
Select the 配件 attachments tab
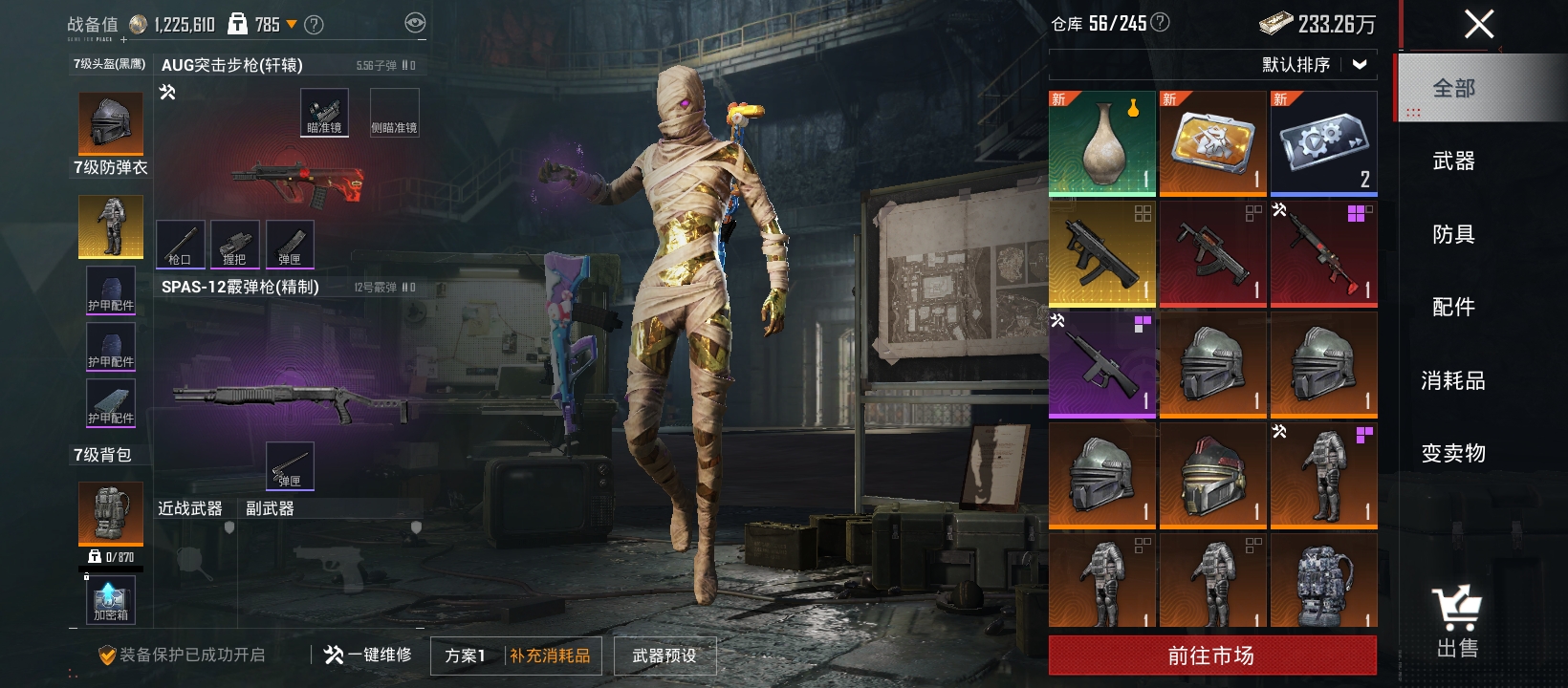1453,307
